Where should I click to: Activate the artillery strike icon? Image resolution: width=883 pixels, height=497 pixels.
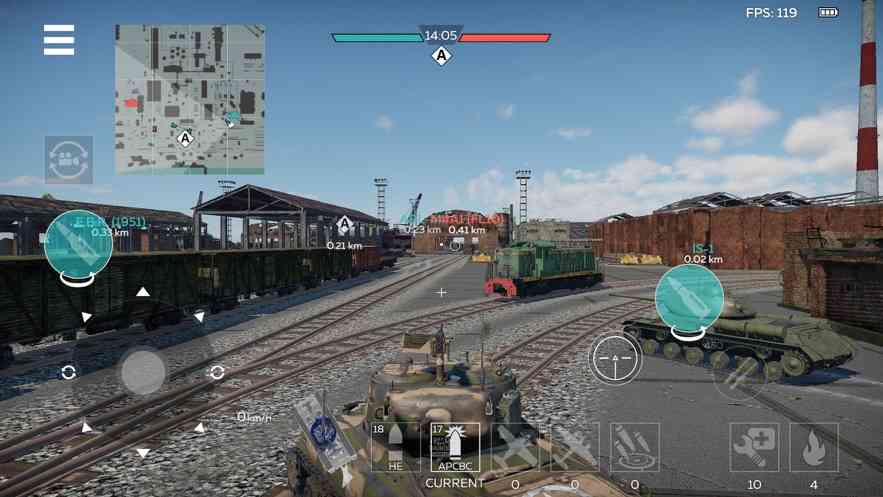[635, 447]
